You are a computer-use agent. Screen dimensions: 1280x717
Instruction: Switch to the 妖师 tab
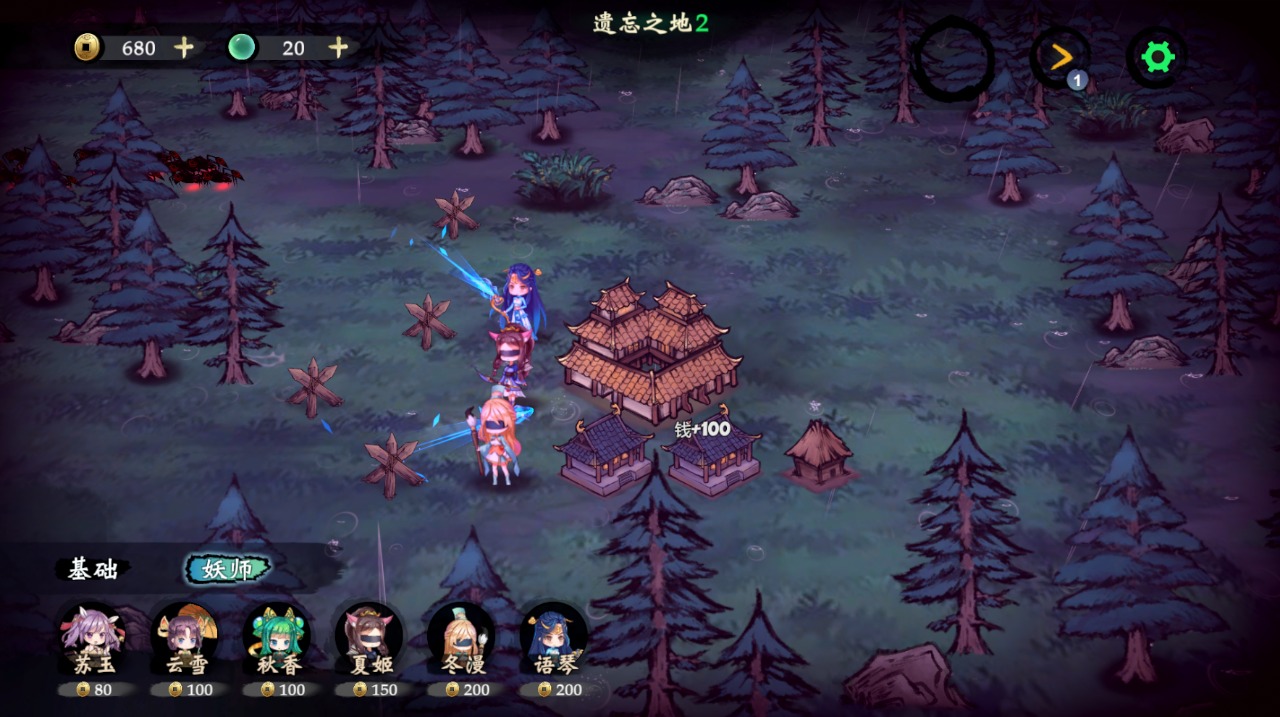tap(228, 569)
